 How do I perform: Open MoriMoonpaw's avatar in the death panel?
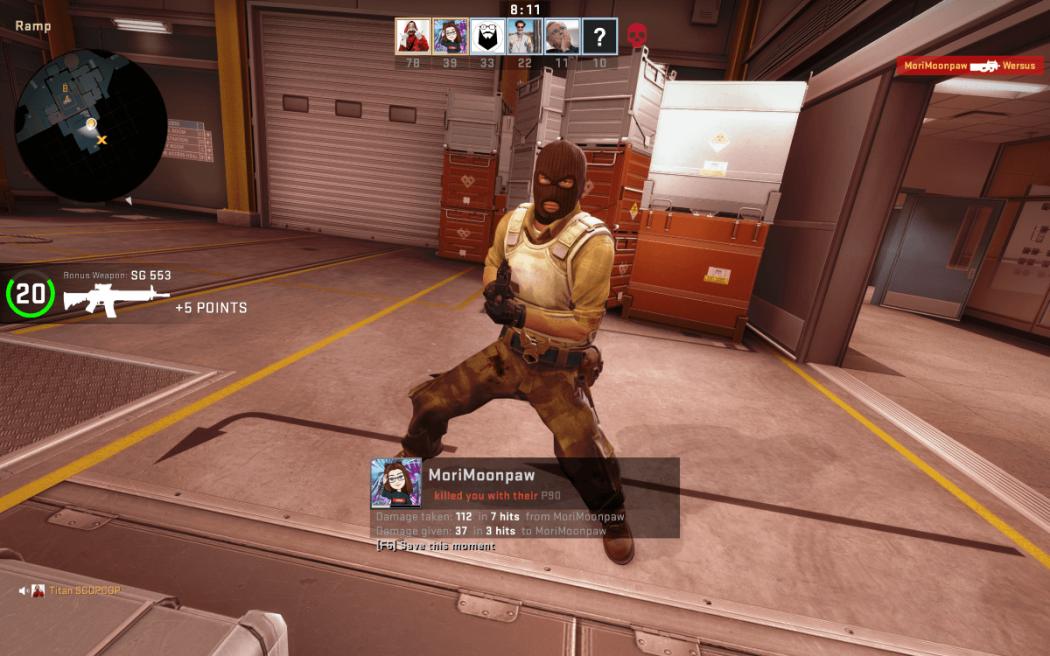(396, 483)
